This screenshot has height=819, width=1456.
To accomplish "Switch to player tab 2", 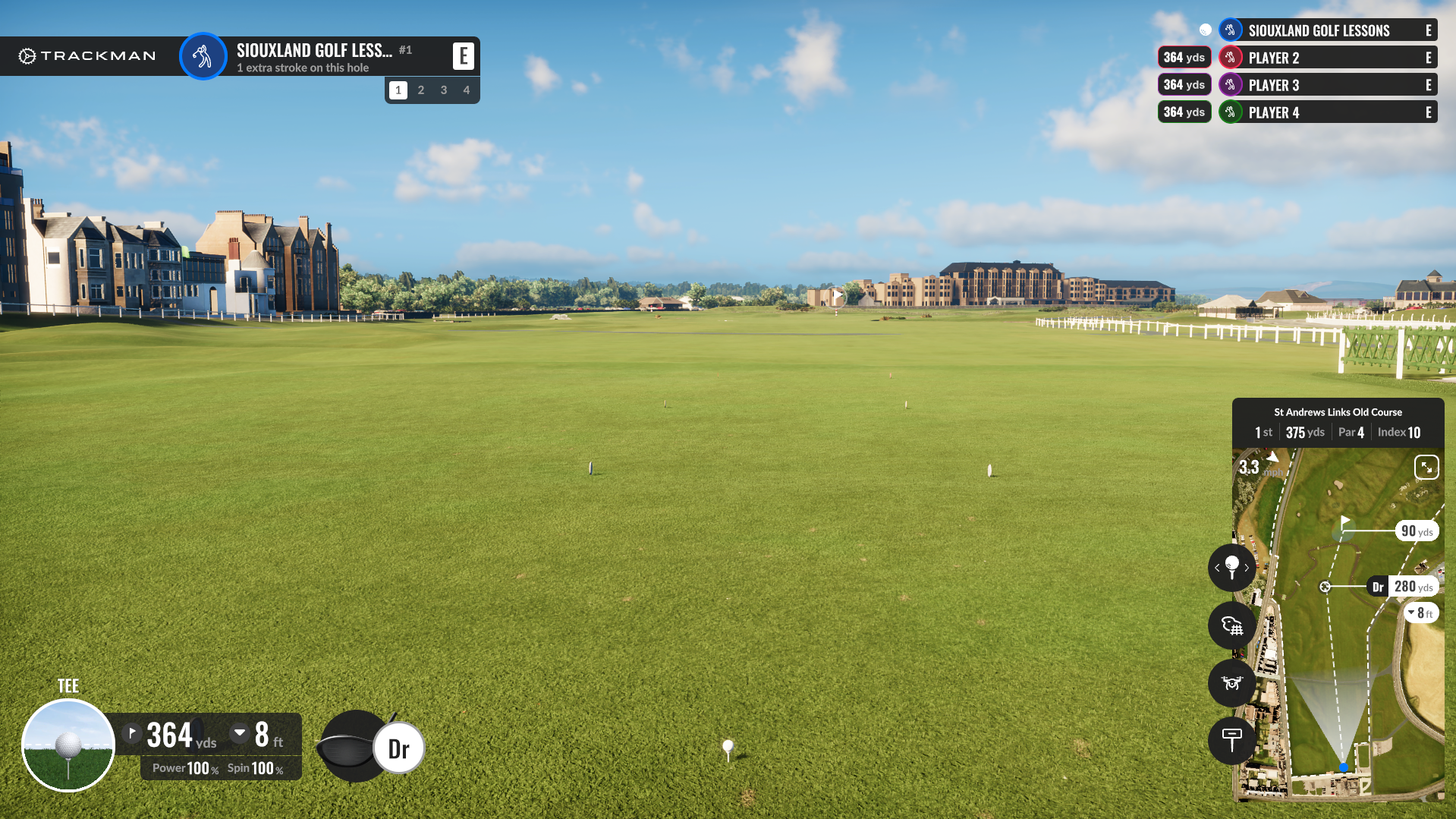I will [421, 90].
